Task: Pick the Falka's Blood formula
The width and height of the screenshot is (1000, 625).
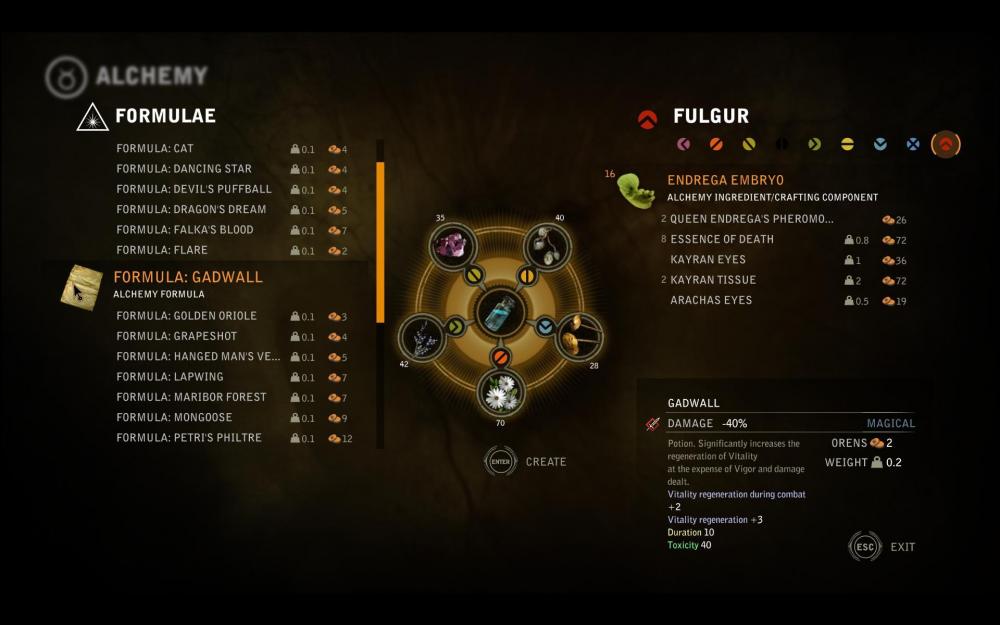Action: tap(185, 230)
